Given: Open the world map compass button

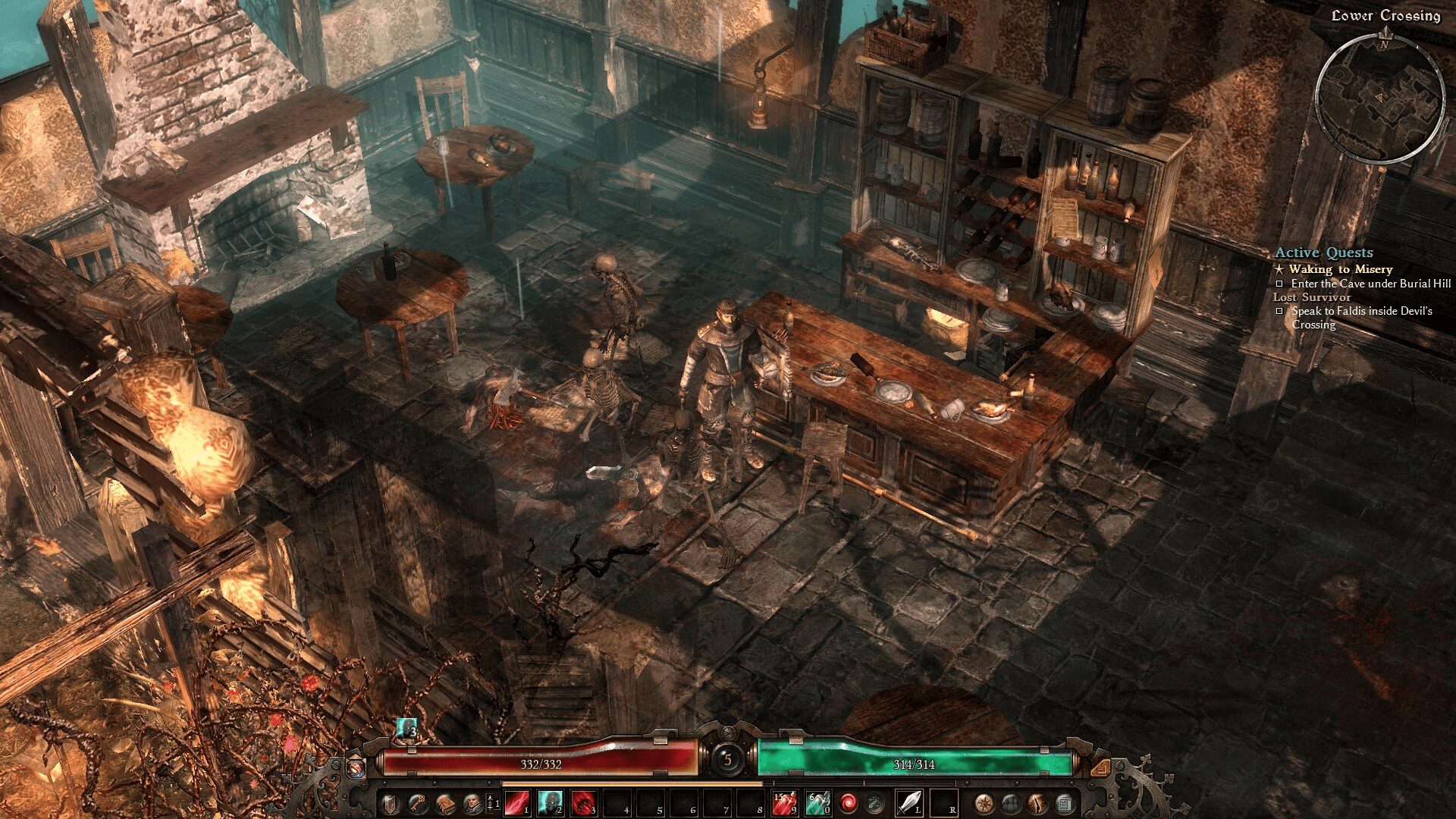Looking at the screenshot, I should pos(984,802).
